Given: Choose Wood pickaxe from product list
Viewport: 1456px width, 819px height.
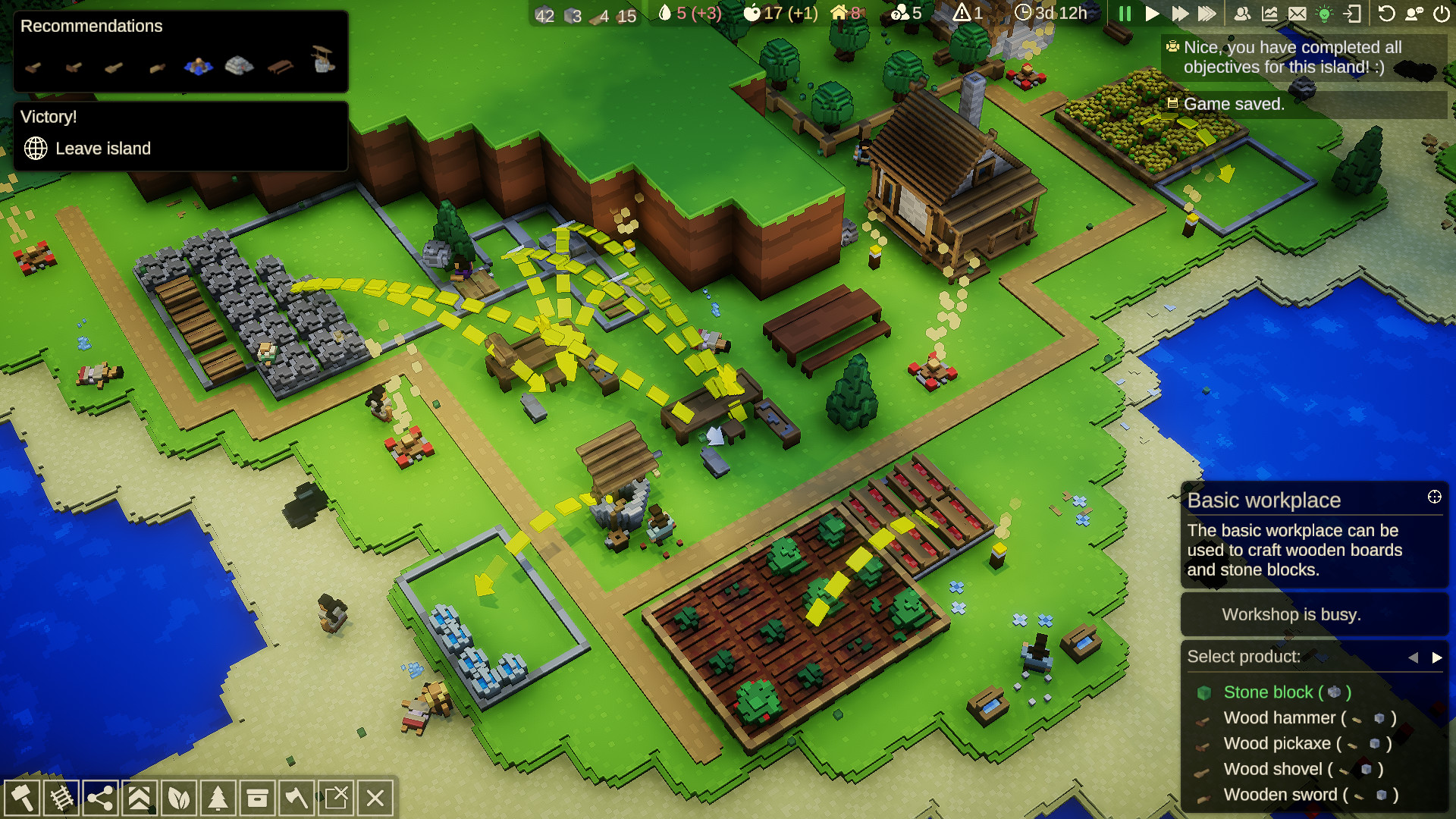Looking at the screenshot, I should pyautogui.click(x=1277, y=744).
